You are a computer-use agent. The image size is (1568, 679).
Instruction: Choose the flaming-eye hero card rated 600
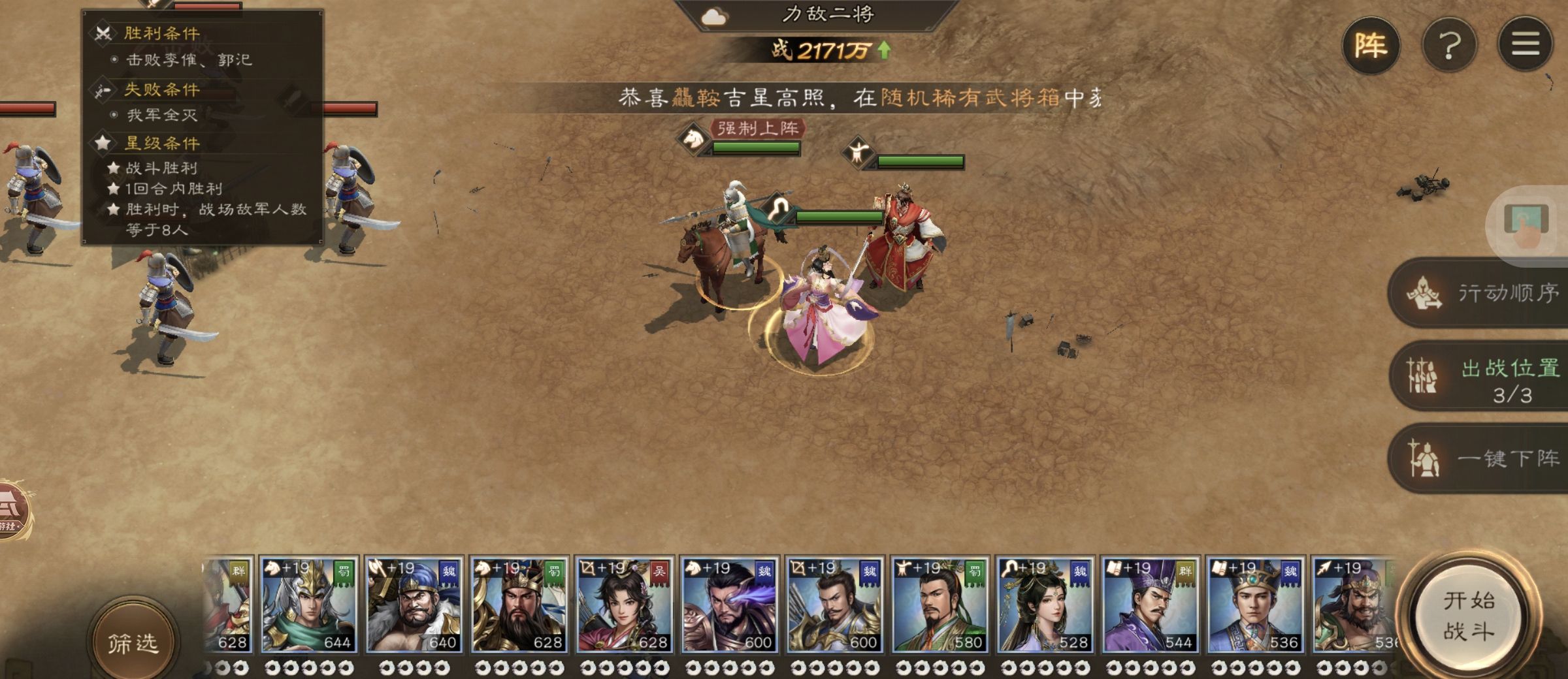click(729, 605)
